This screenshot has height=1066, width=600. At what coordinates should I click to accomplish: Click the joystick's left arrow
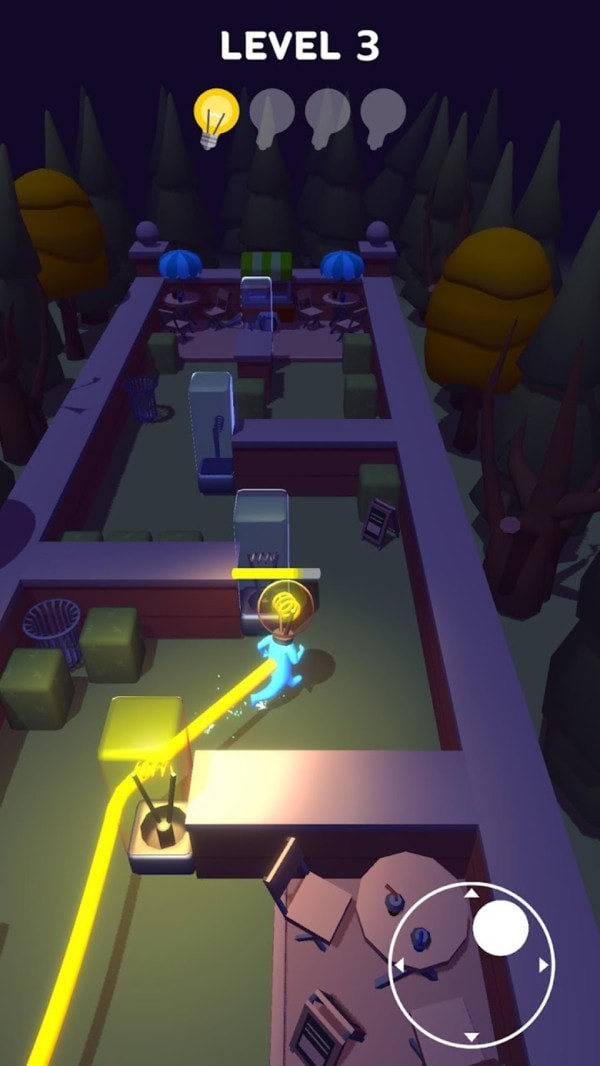pos(398,965)
